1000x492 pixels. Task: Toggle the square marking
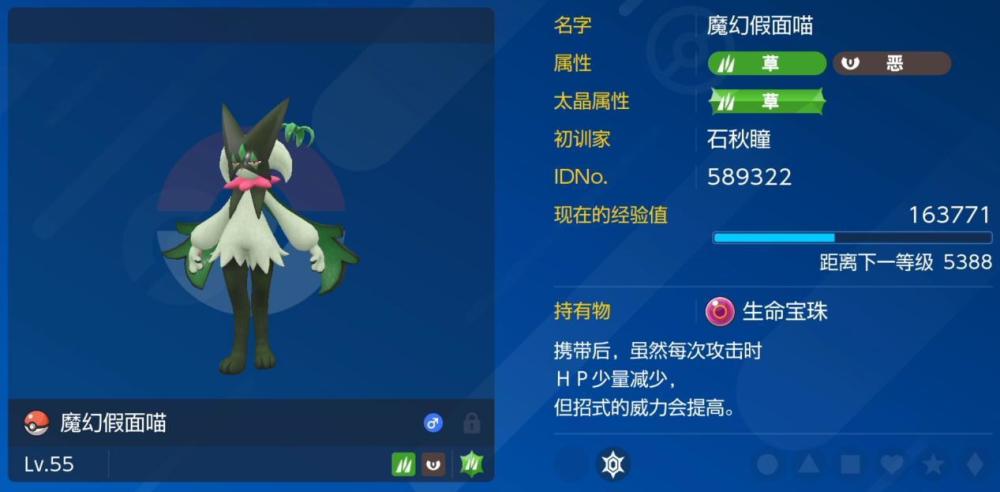point(850,465)
